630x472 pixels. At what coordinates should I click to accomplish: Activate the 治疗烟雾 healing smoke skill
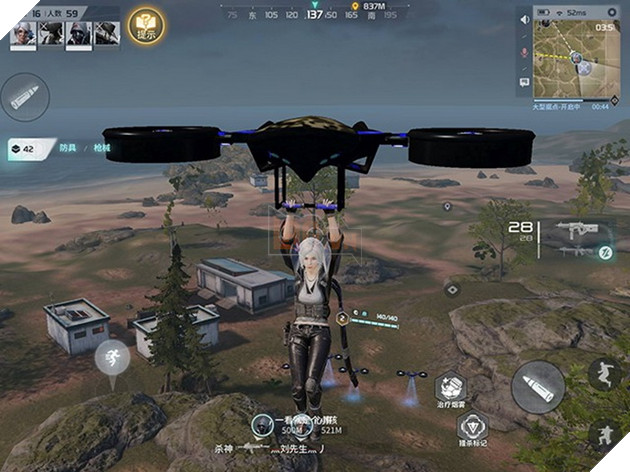tap(453, 389)
